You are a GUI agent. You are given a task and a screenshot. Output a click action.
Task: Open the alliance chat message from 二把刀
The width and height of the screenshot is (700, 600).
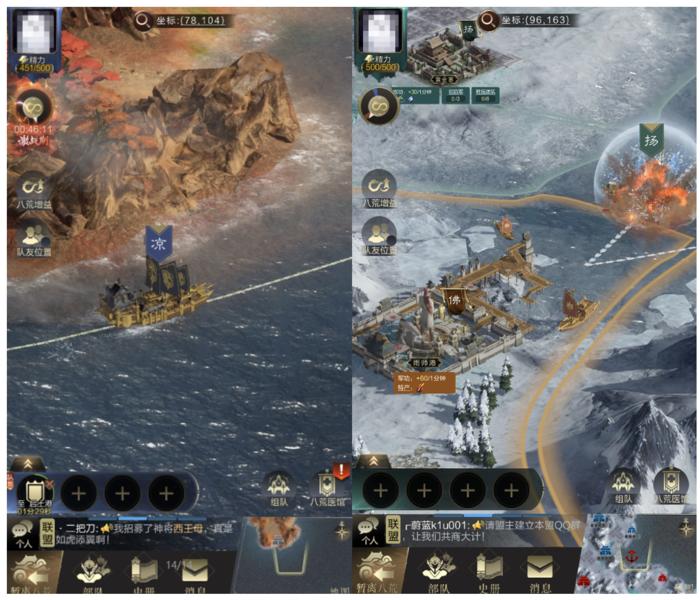[x=150, y=533]
